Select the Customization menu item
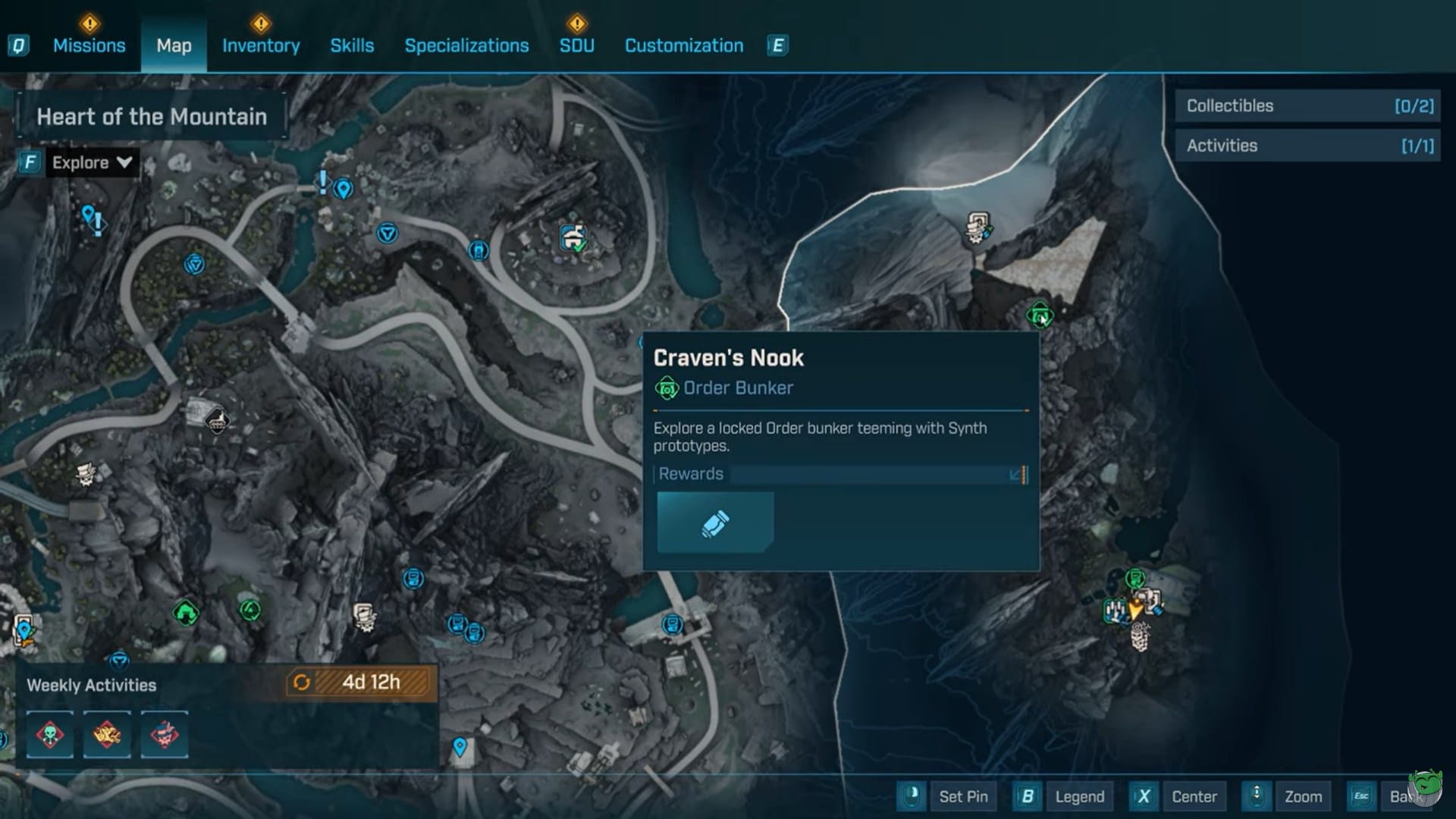This screenshot has height=819, width=1456. pyautogui.click(x=683, y=45)
